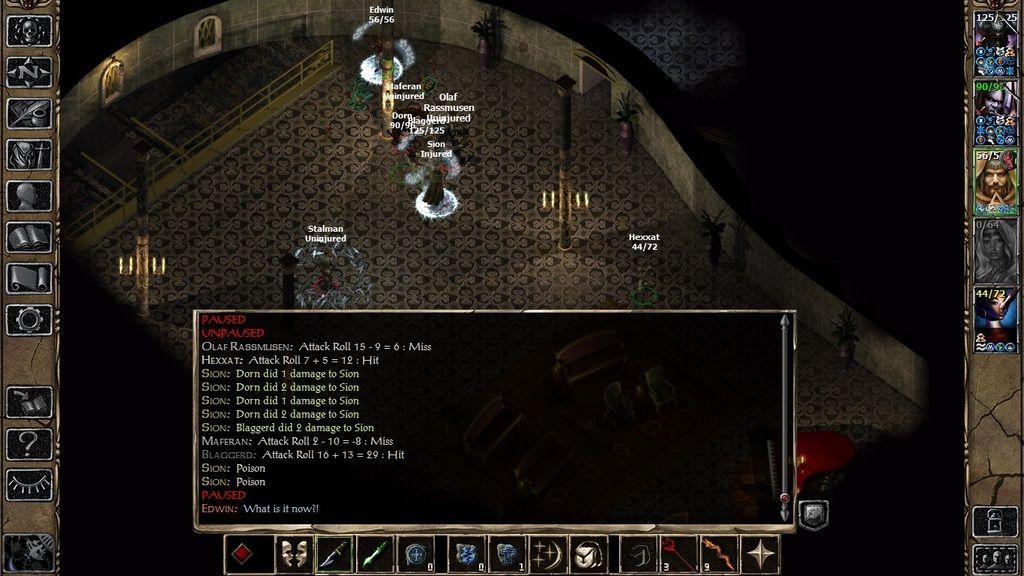Click the question mark help button

(29, 443)
